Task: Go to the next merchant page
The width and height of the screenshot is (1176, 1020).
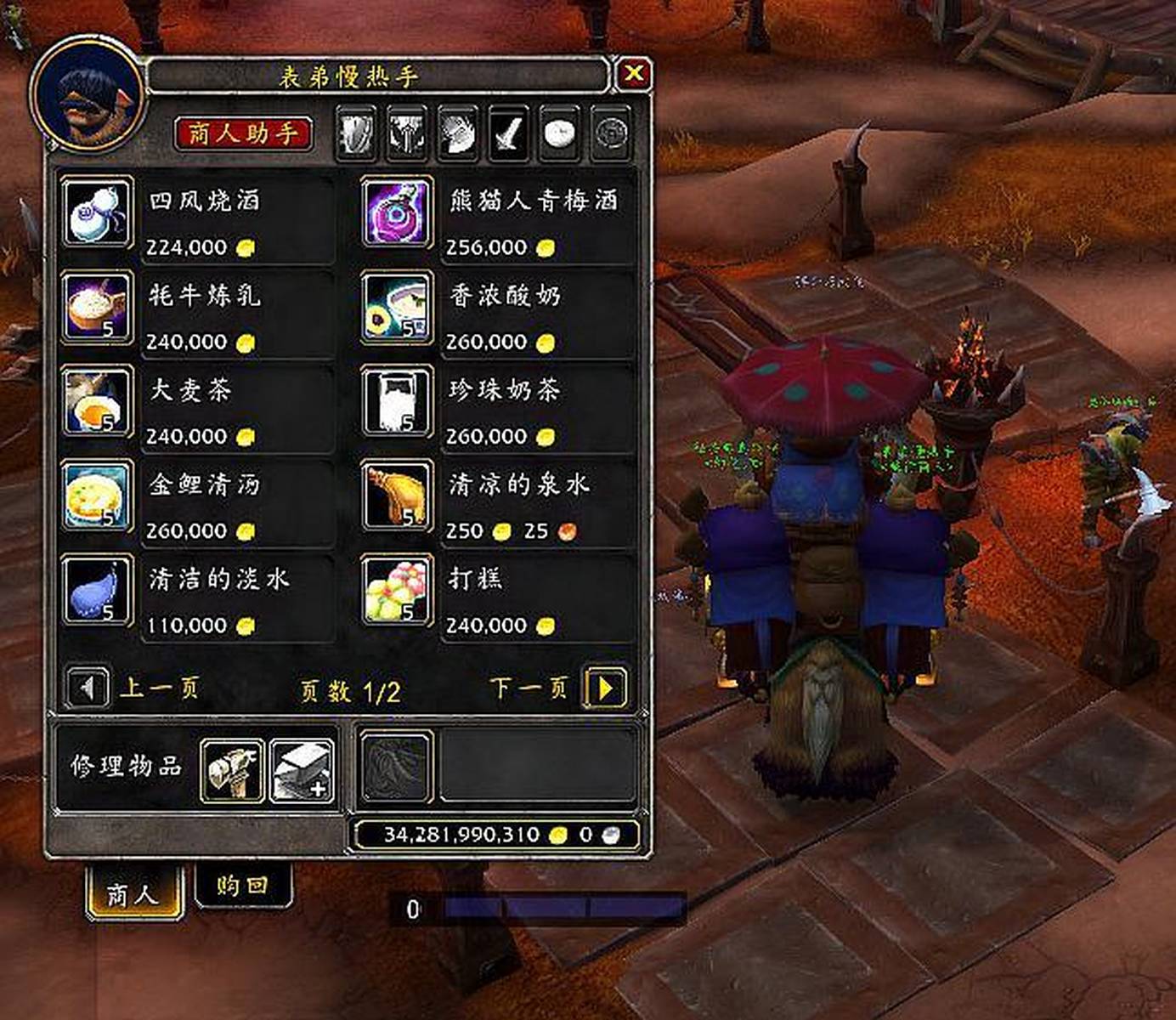Action: tap(606, 687)
